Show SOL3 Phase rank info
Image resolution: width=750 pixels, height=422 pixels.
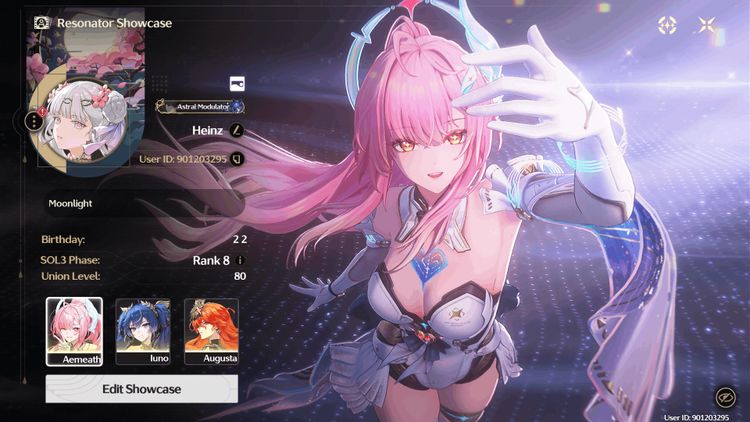click(240, 260)
